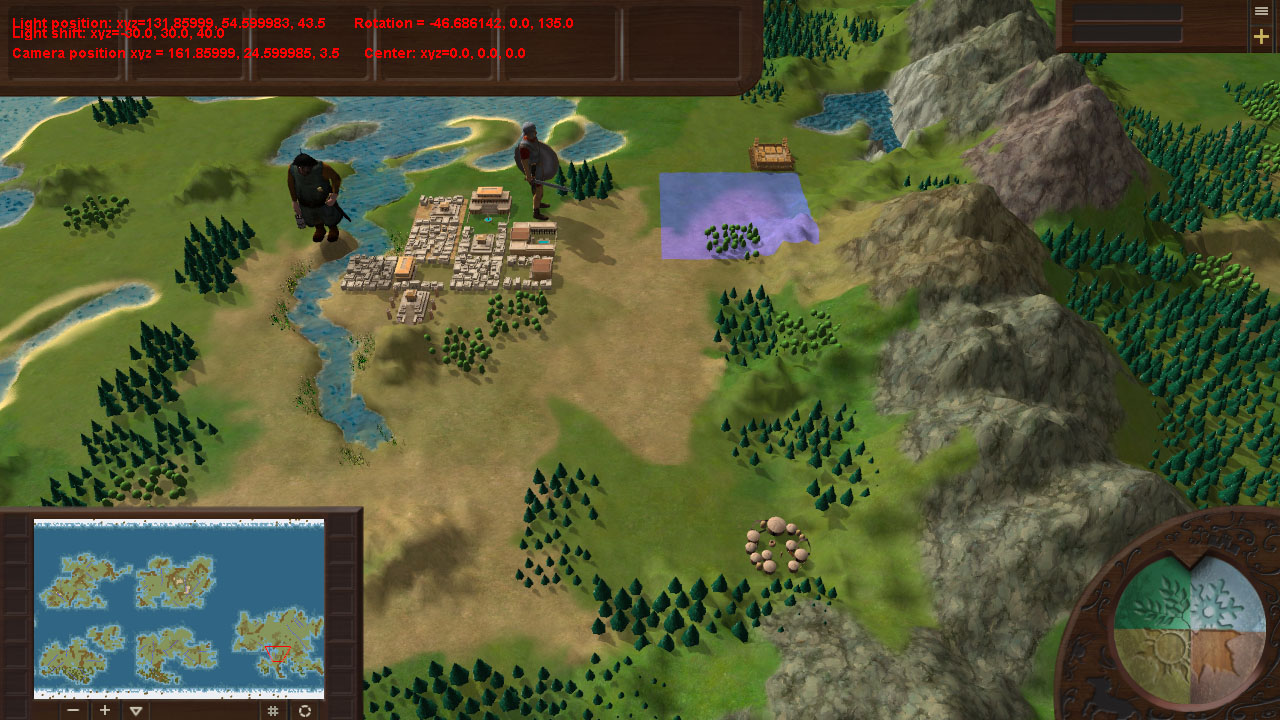
Task: Click the yellow plus button
Action: [1262, 37]
